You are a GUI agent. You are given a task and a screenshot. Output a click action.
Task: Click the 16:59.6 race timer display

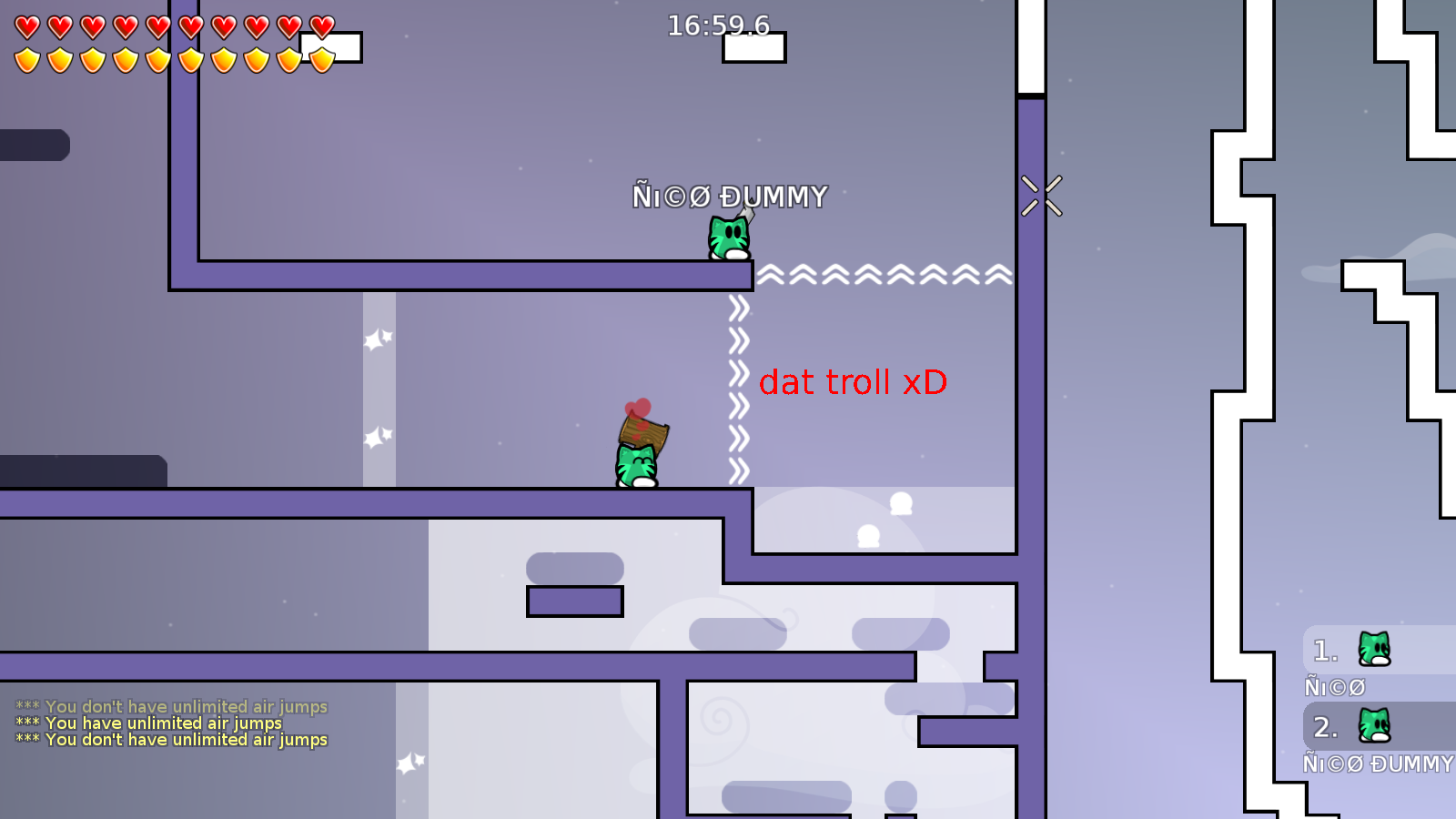tap(718, 25)
